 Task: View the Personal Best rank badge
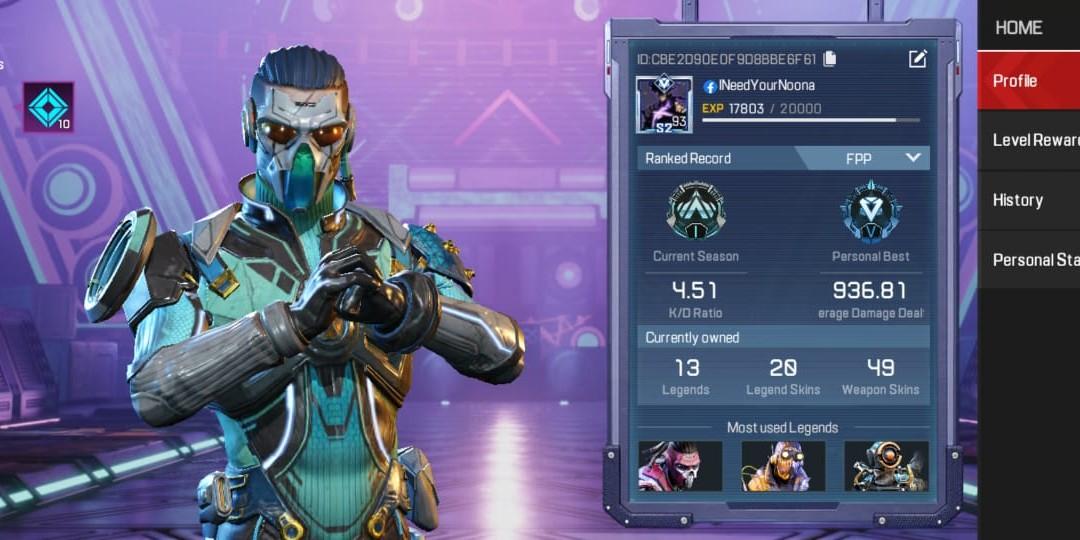870,211
